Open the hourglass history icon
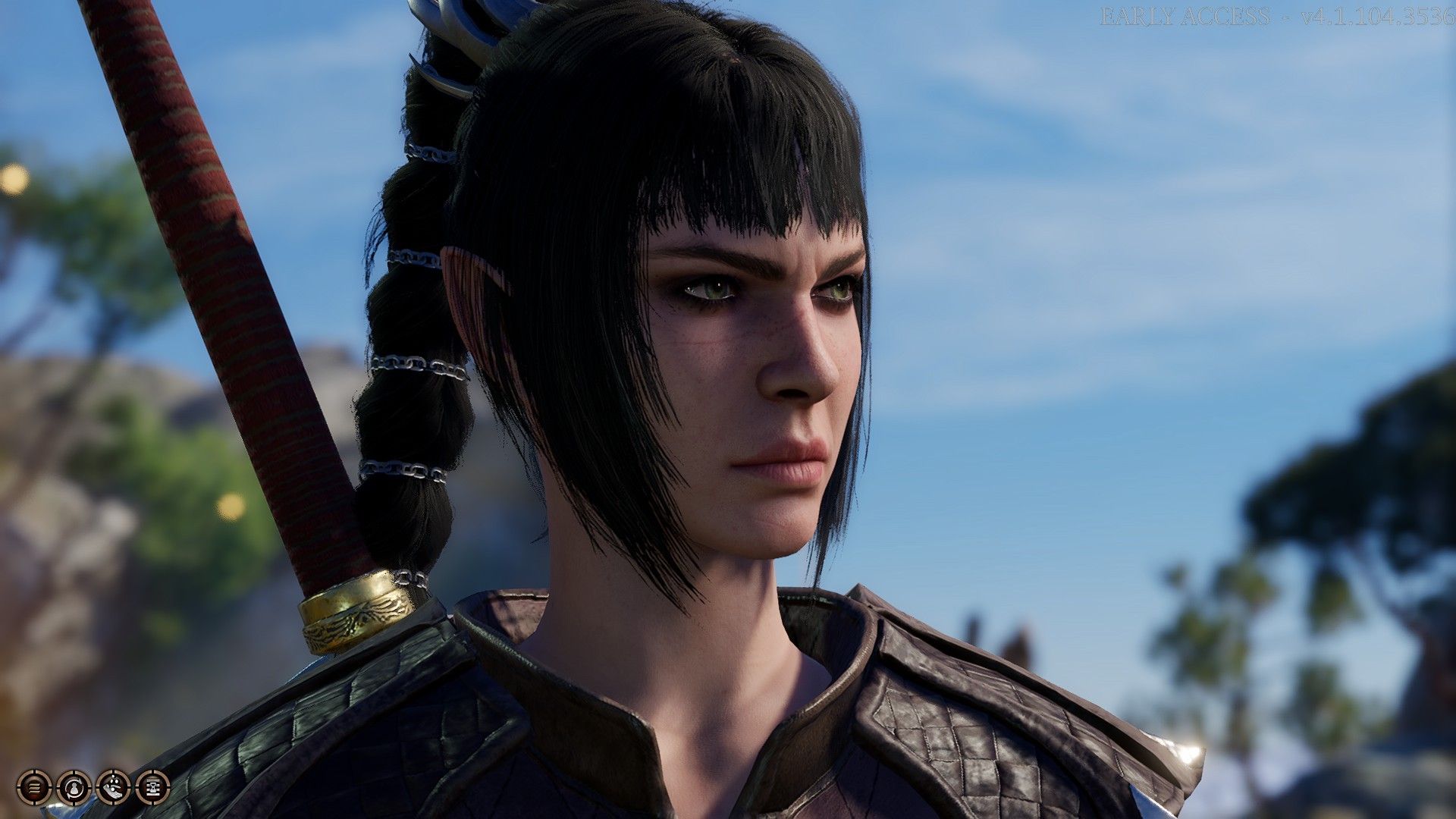The image size is (1456, 819). [152, 787]
